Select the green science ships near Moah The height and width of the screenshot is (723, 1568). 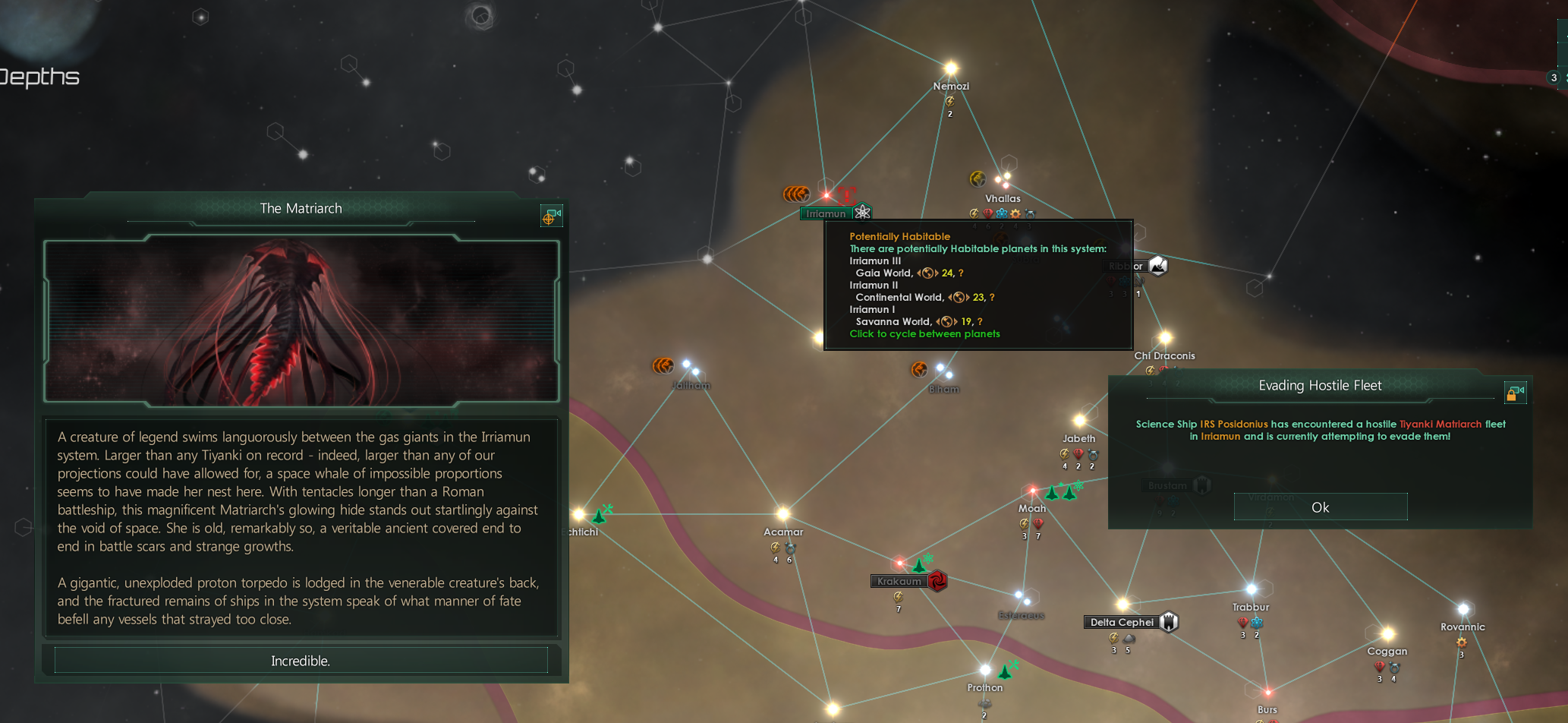[x=1061, y=492]
